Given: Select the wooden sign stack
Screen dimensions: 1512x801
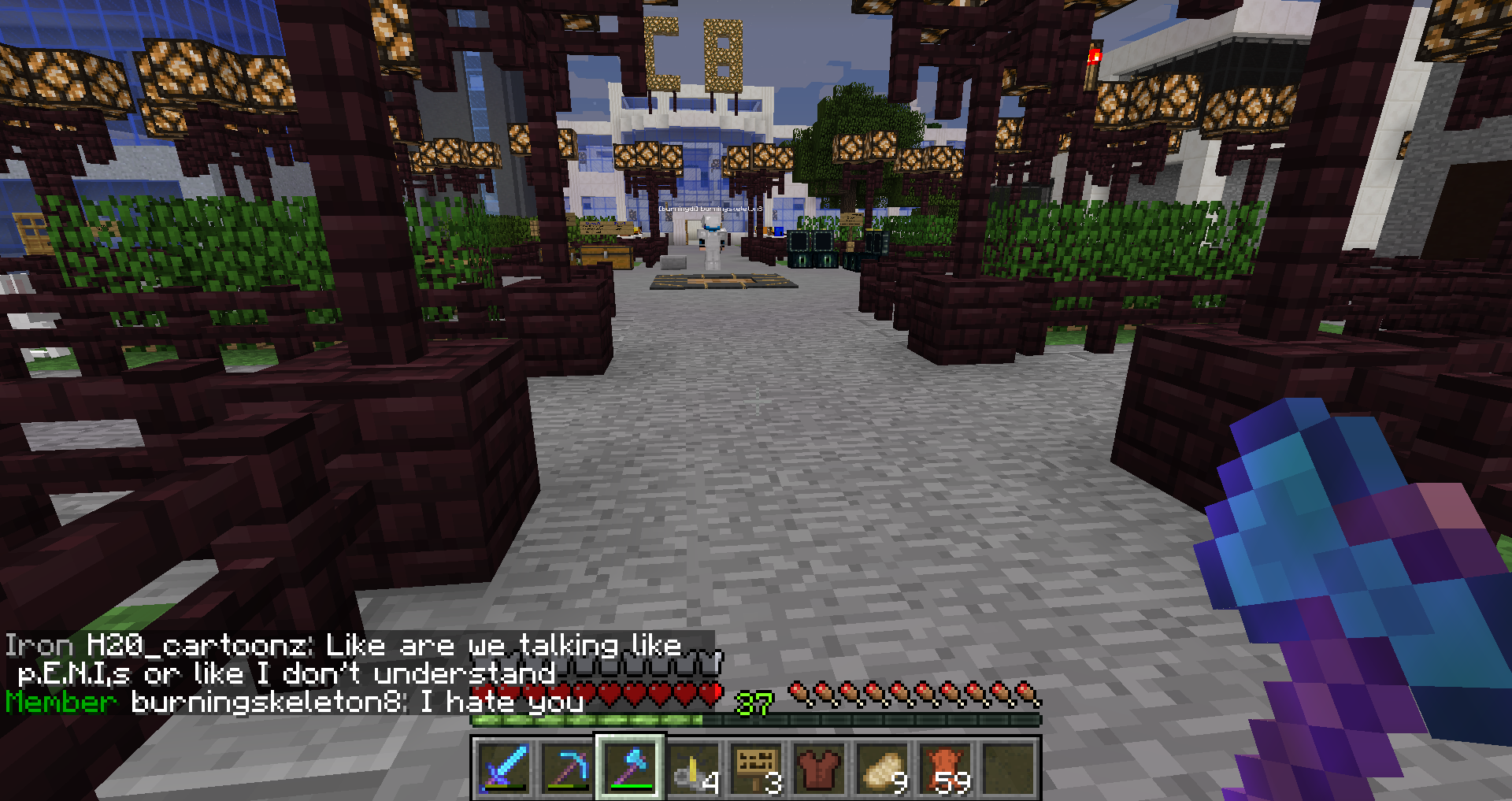Looking at the screenshot, I should point(756,768).
